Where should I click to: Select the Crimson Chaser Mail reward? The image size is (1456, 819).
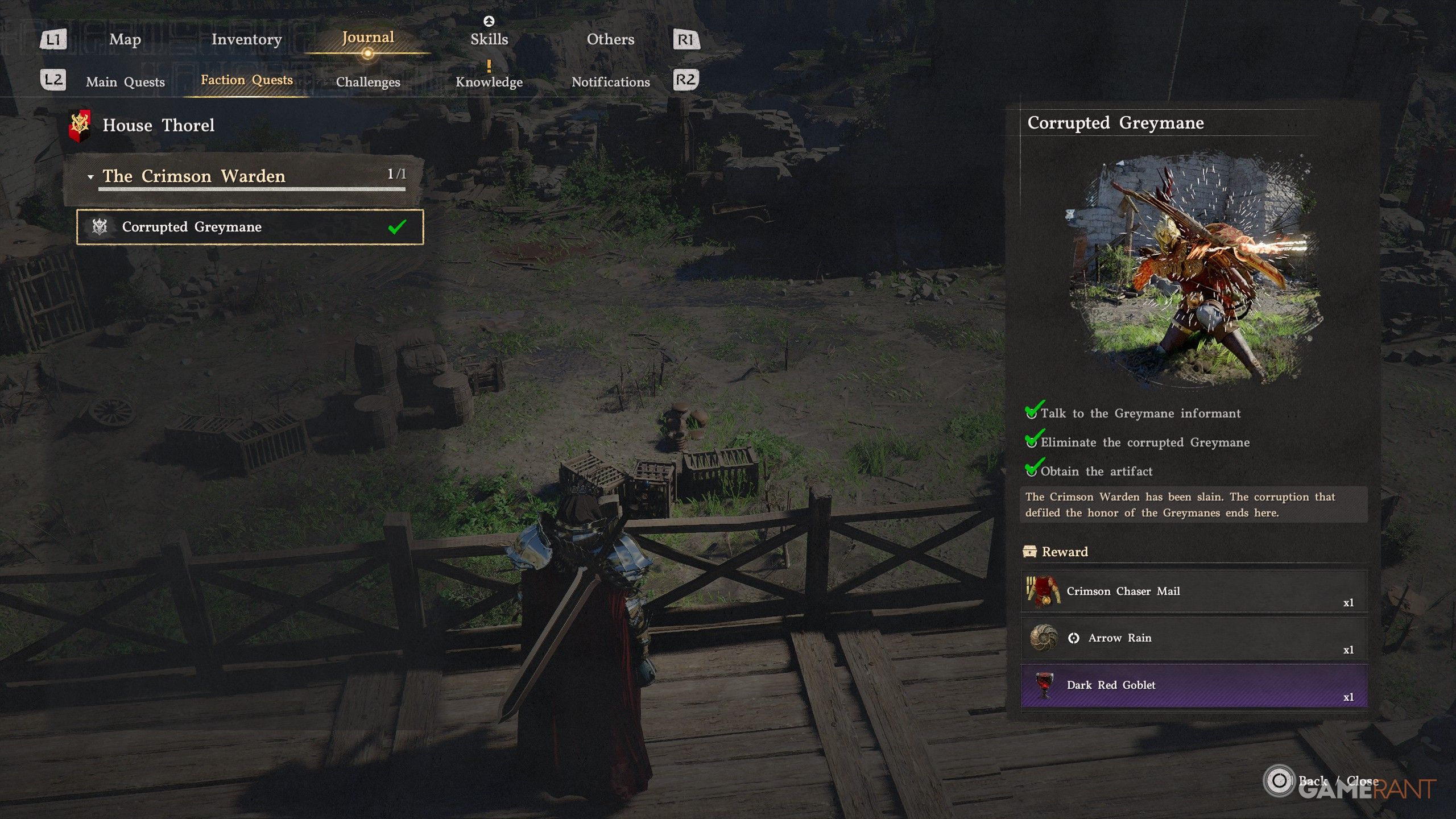[1194, 591]
